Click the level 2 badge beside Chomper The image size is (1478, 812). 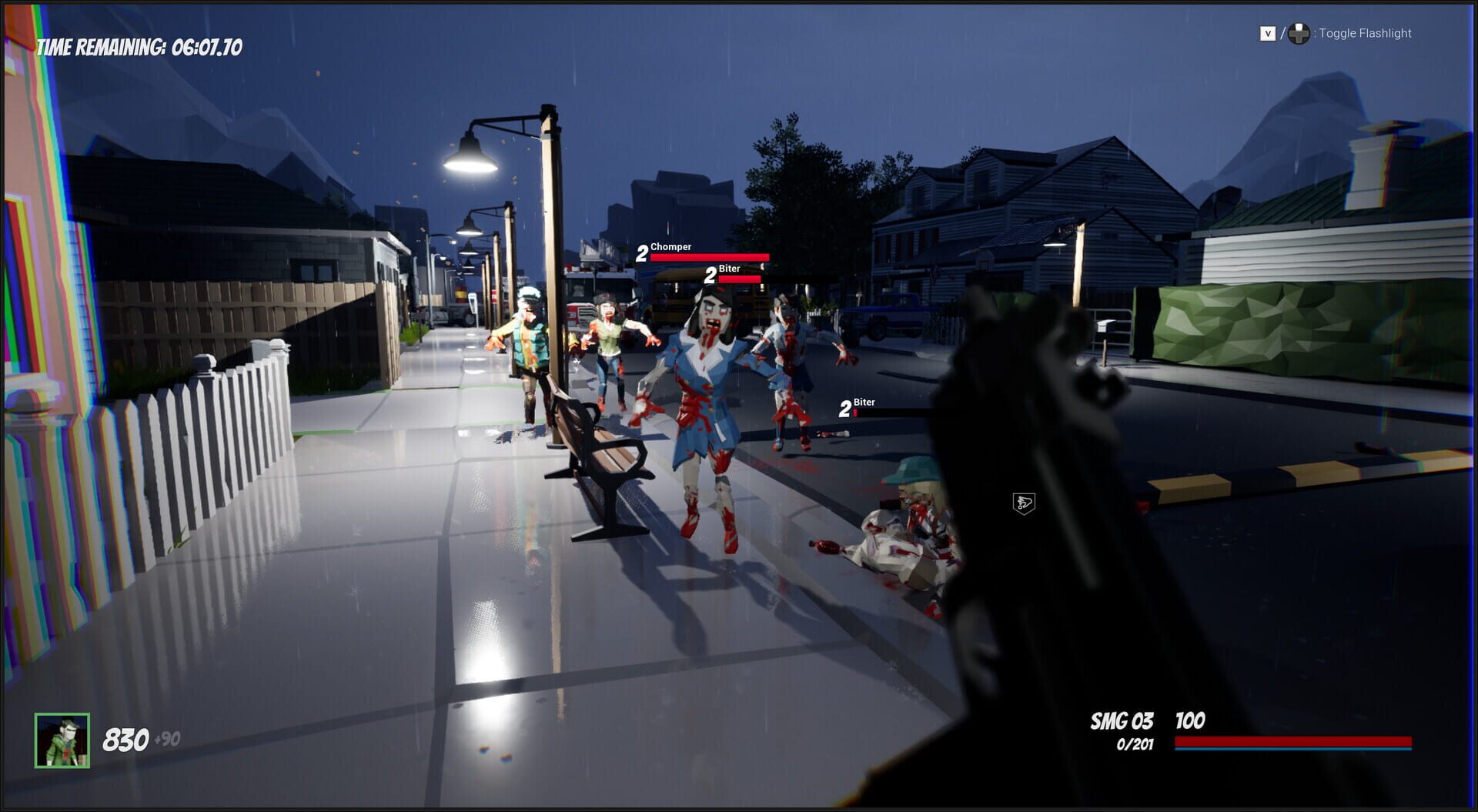pos(640,251)
